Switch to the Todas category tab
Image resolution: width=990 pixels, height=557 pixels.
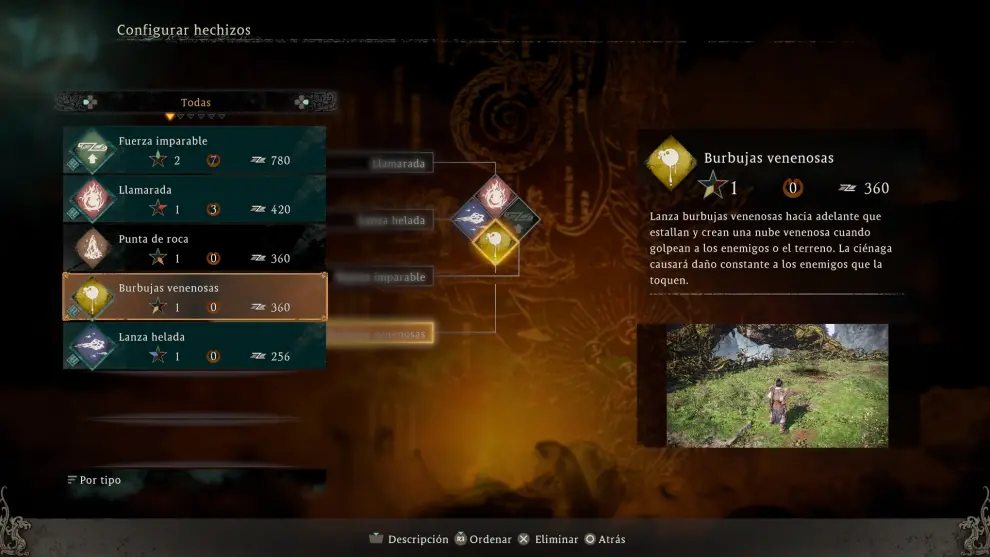click(196, 102)
